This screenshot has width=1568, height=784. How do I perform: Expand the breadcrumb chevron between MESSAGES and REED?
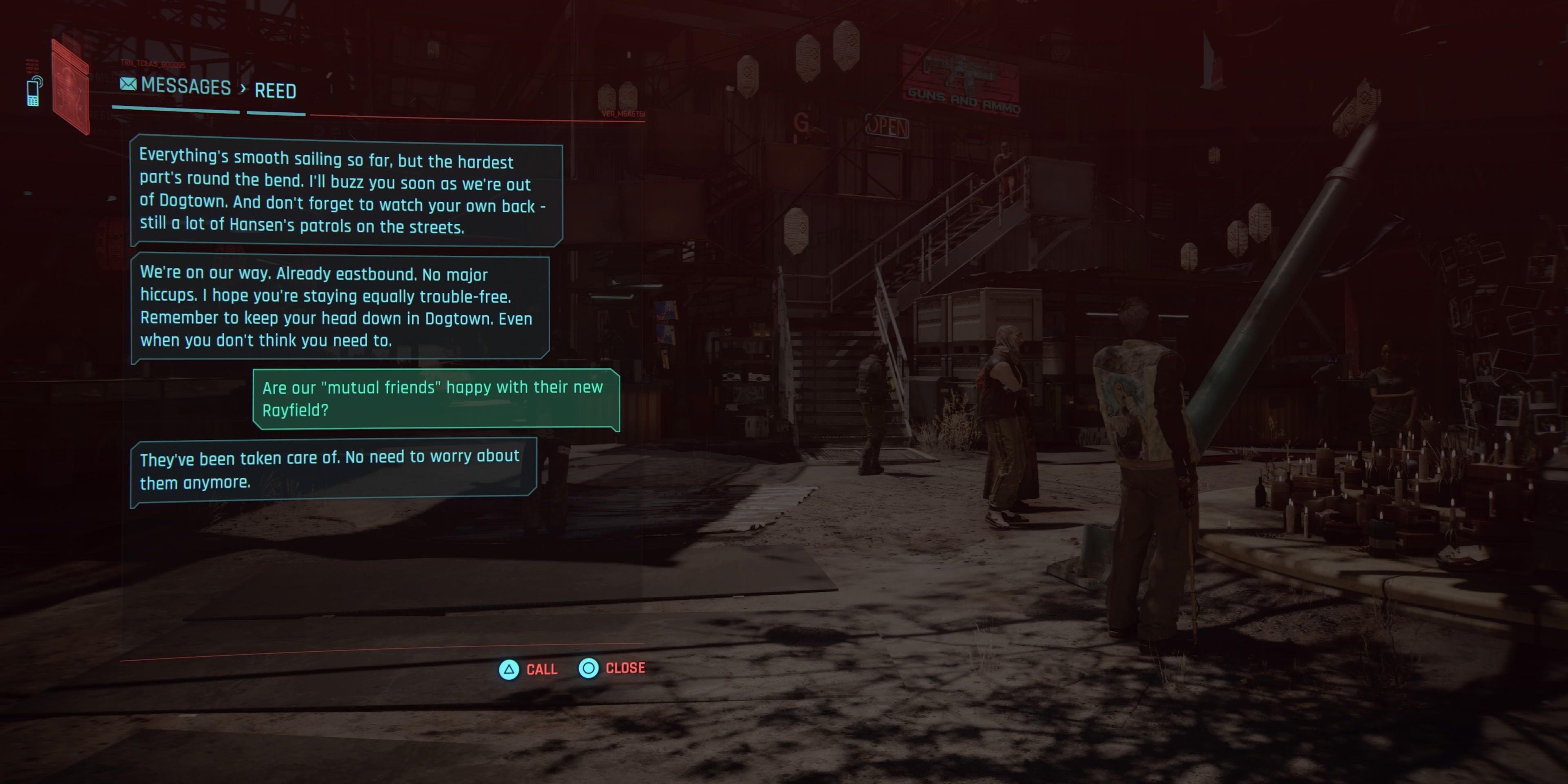click(x=243, y=88)
